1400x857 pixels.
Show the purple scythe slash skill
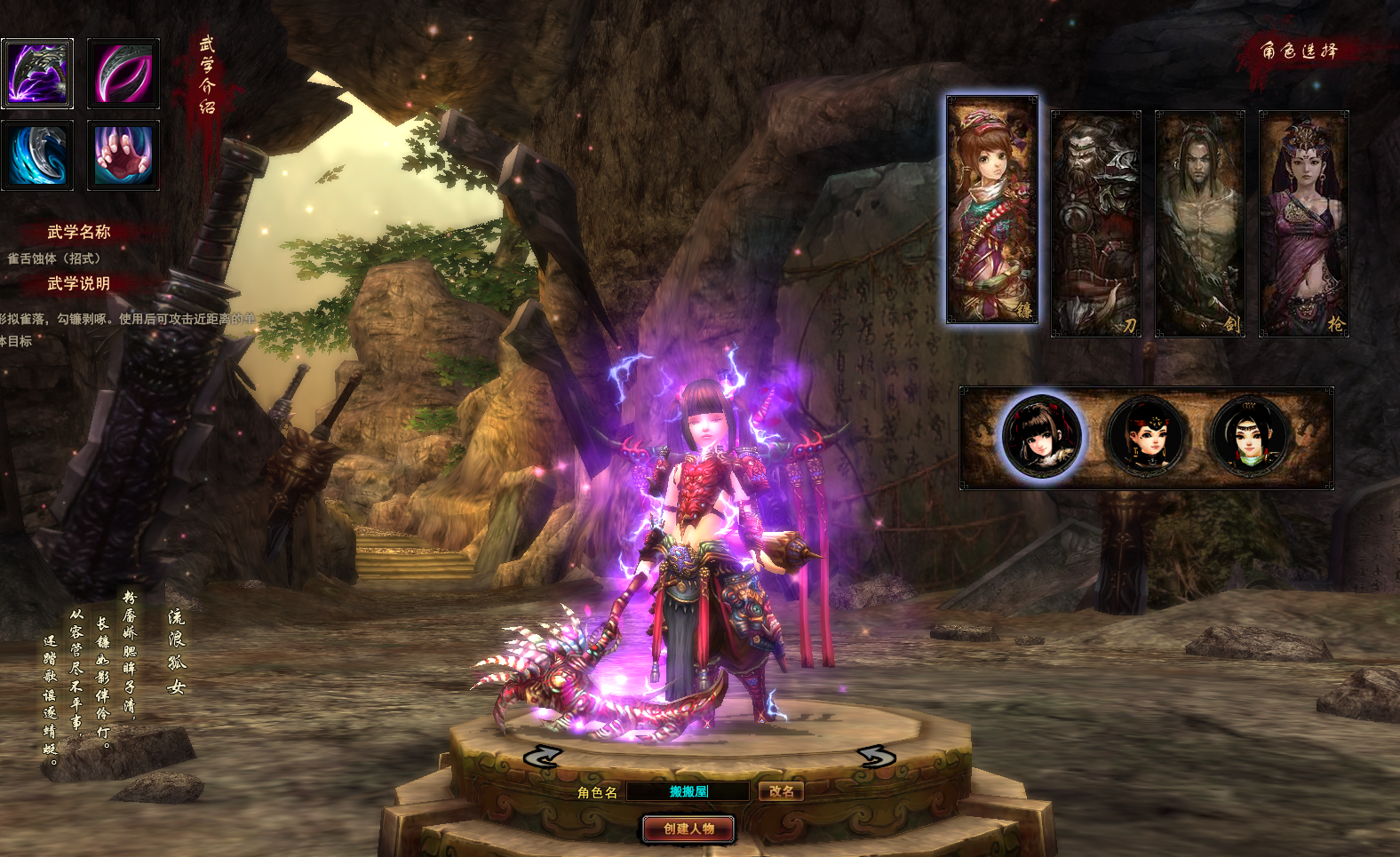coord(37,73)
